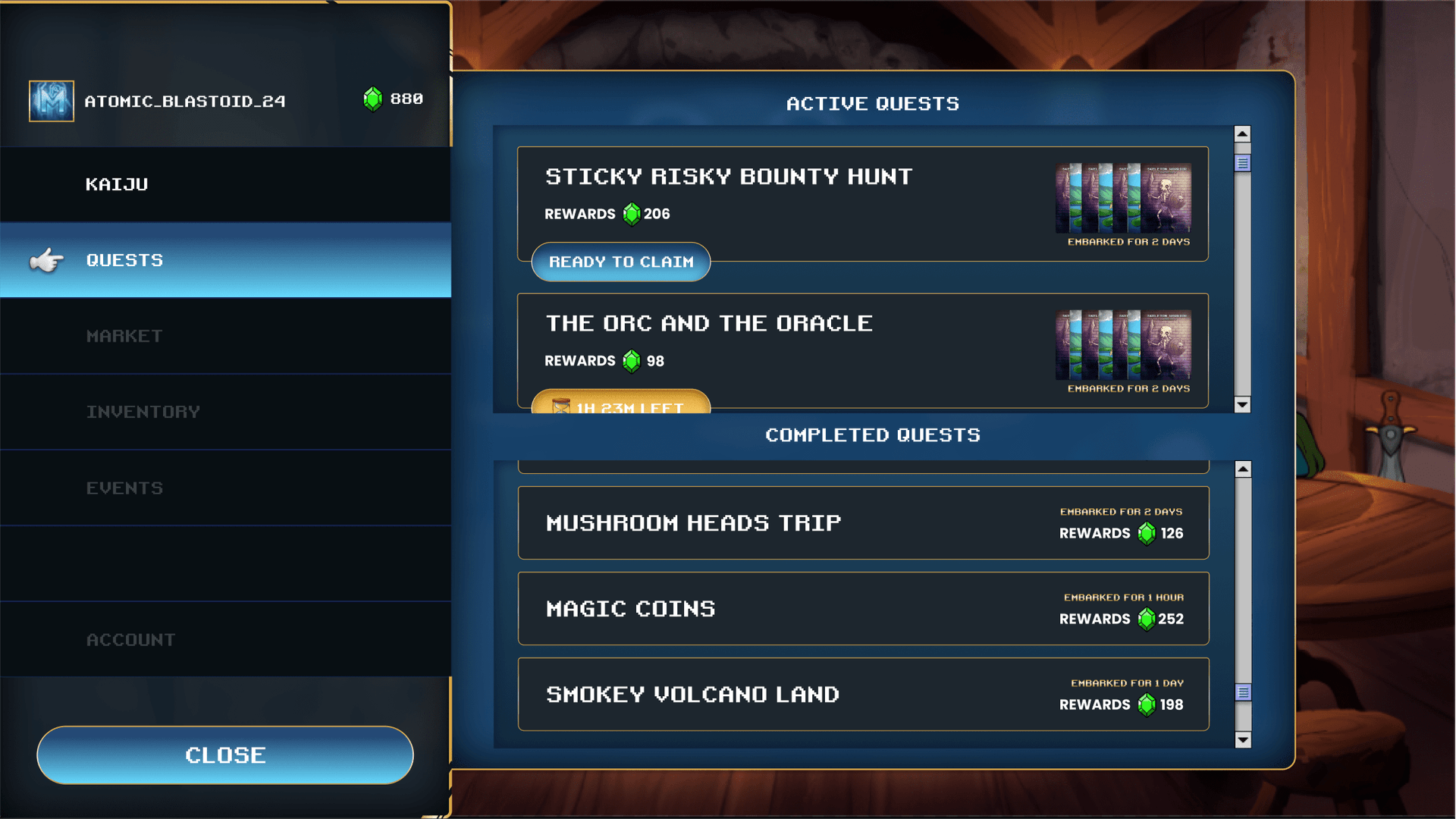Screen dimensions: 1456x819
Task: Claim the Sticky Risky Bounty Hunt reward
Action: coord(620,262)
